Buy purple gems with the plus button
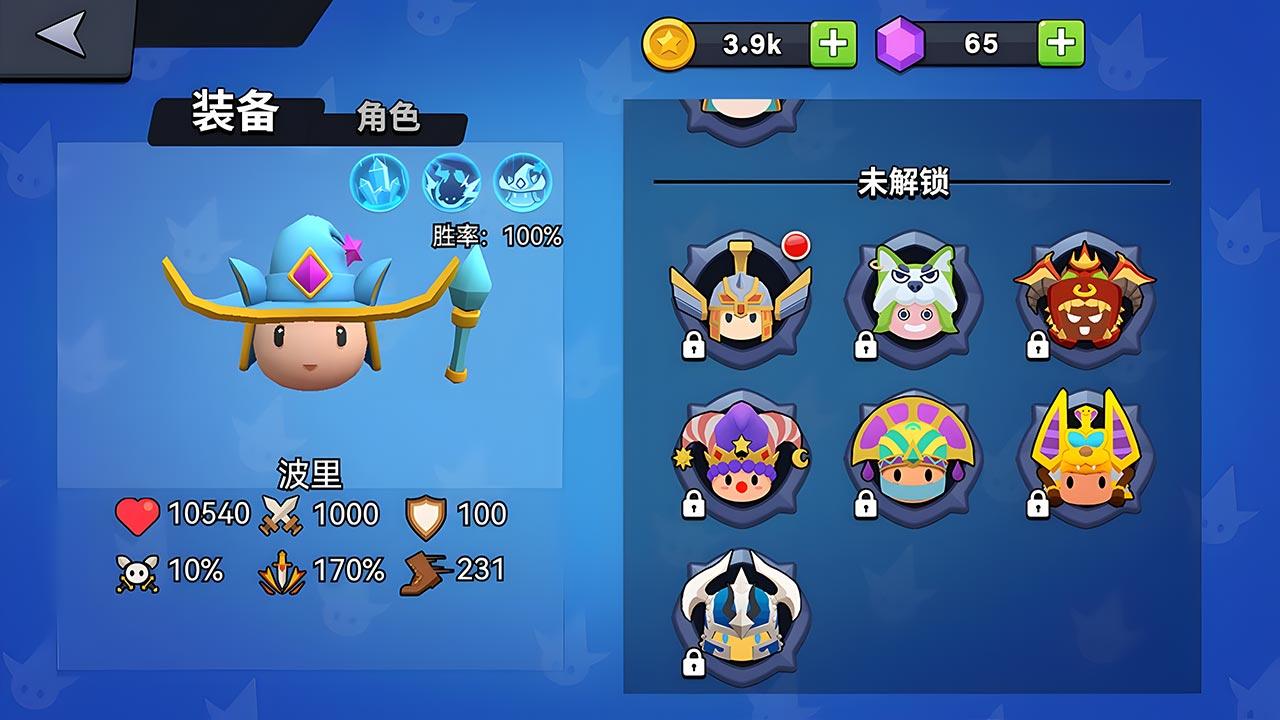 pyautogui.click(x=1060, y=44)
